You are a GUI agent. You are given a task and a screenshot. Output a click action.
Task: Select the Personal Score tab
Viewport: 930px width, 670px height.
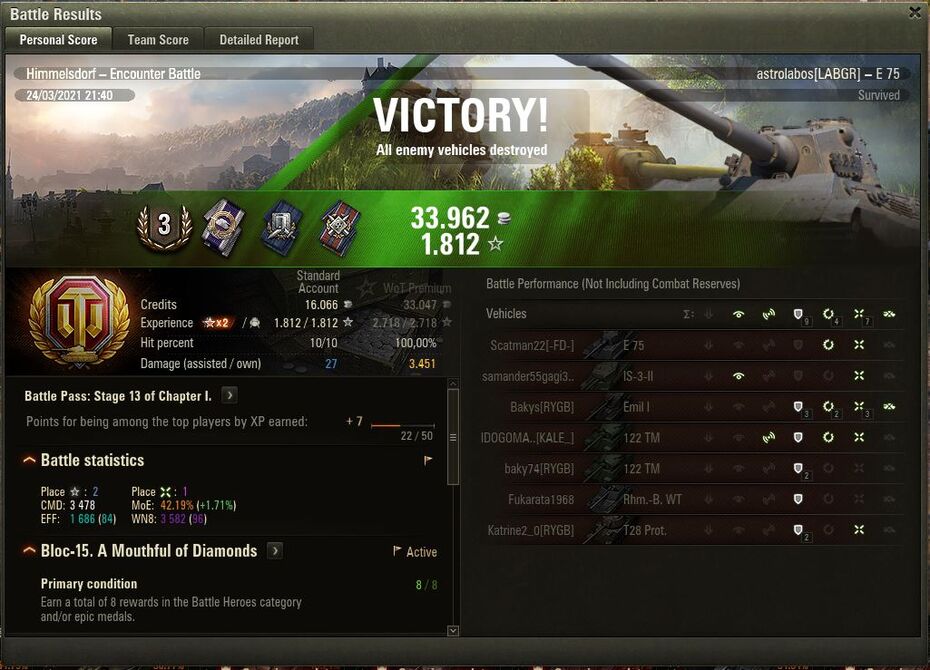[x=59, y=40]
